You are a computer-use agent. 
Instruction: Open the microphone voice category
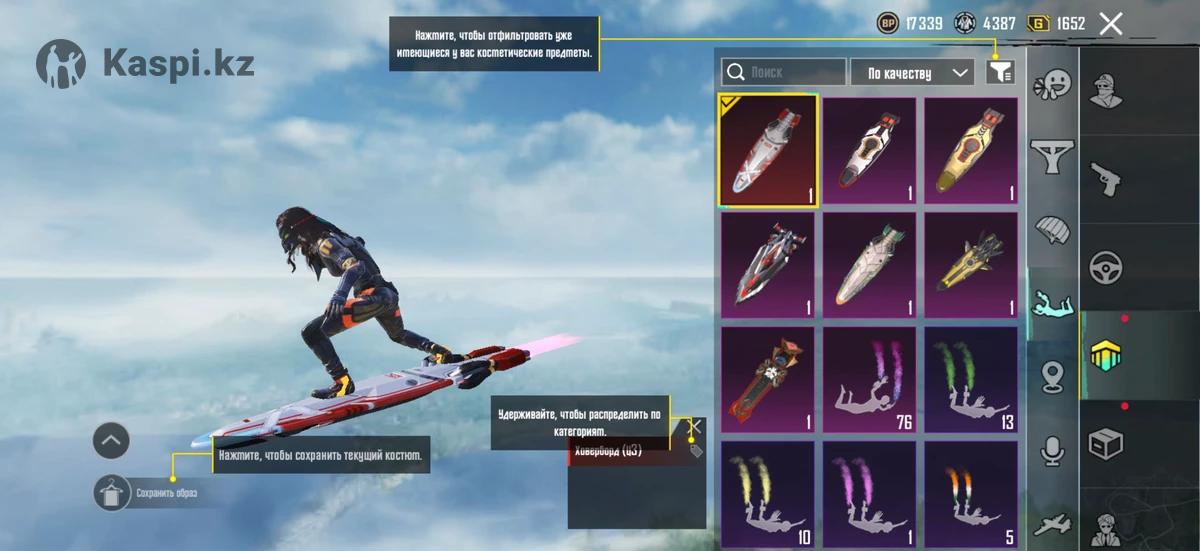[1052, 451]
